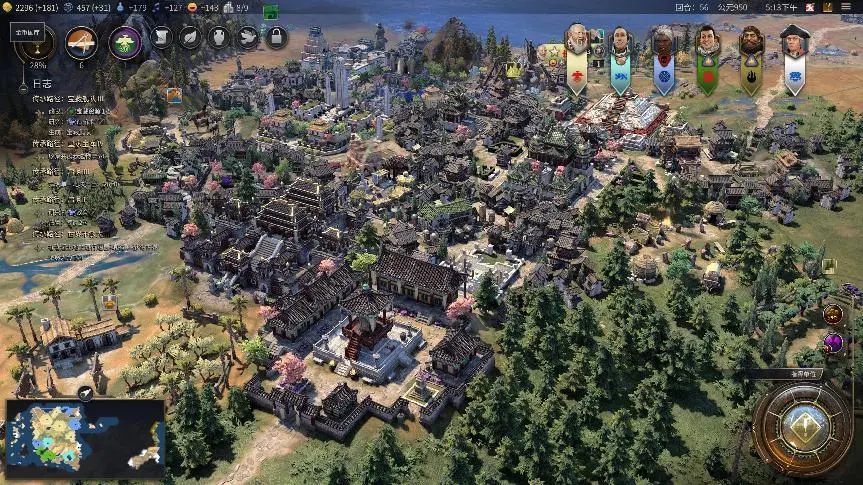Open the red orb notification
The width and height of the screenshot is (863, 485).
[833, 315]
